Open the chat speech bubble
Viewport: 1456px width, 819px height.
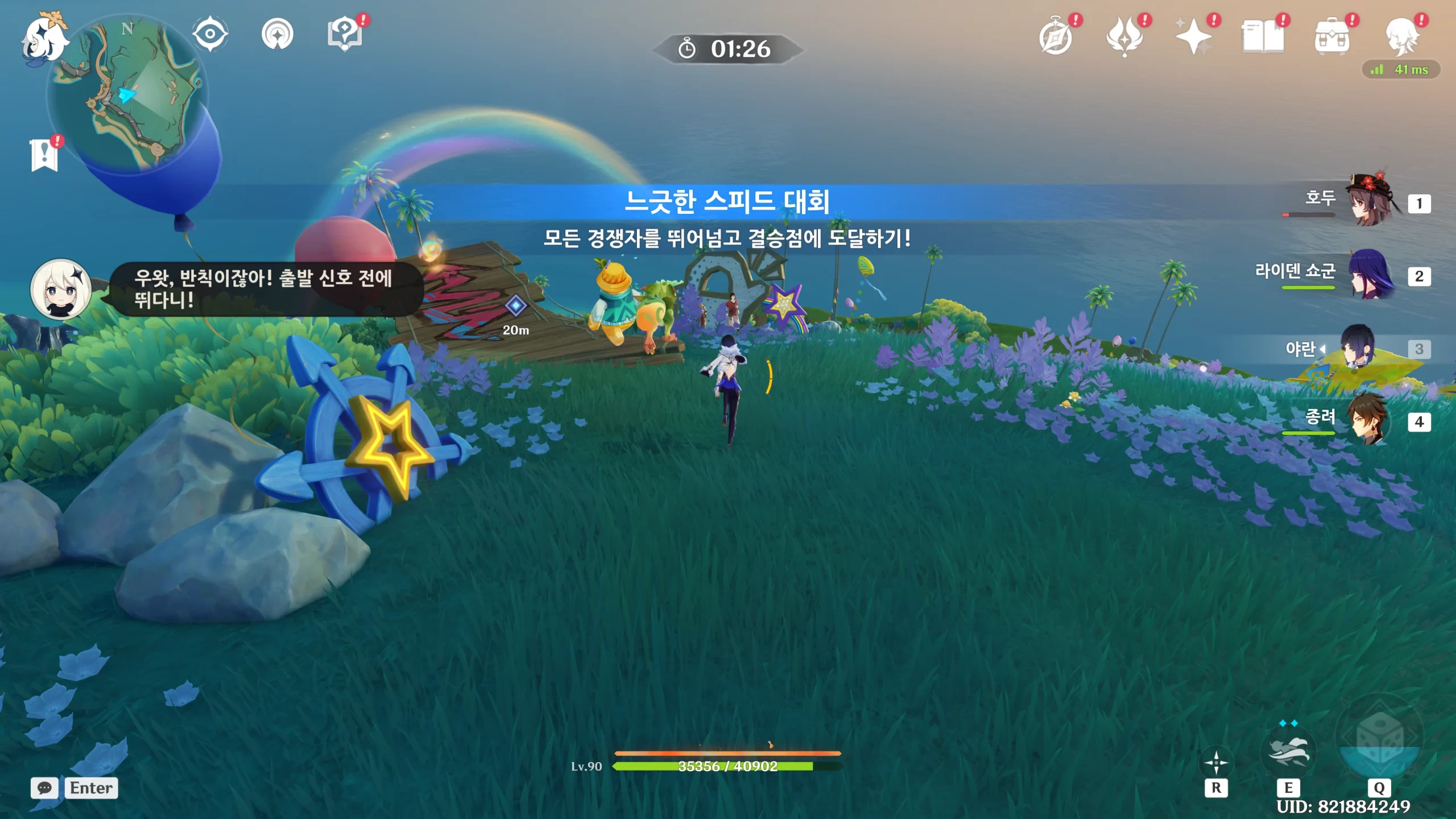tap(44, 788)
